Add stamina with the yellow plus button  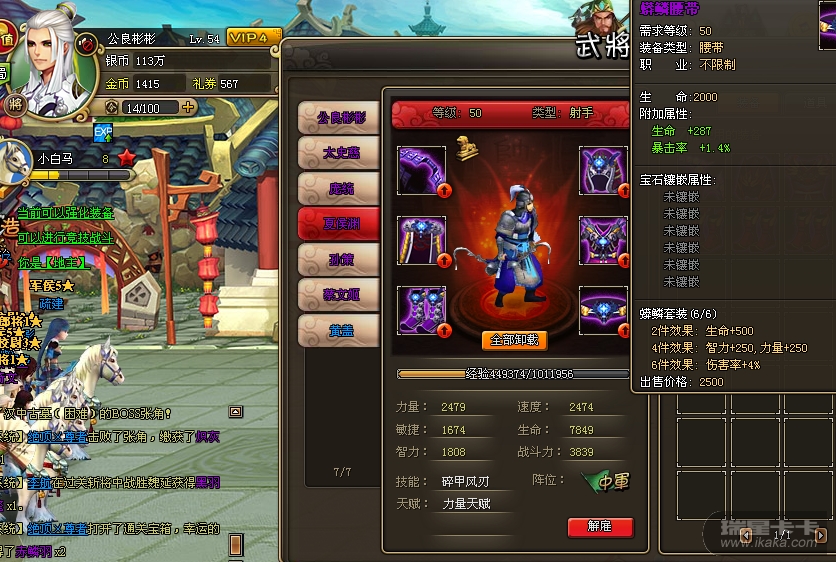188,107
